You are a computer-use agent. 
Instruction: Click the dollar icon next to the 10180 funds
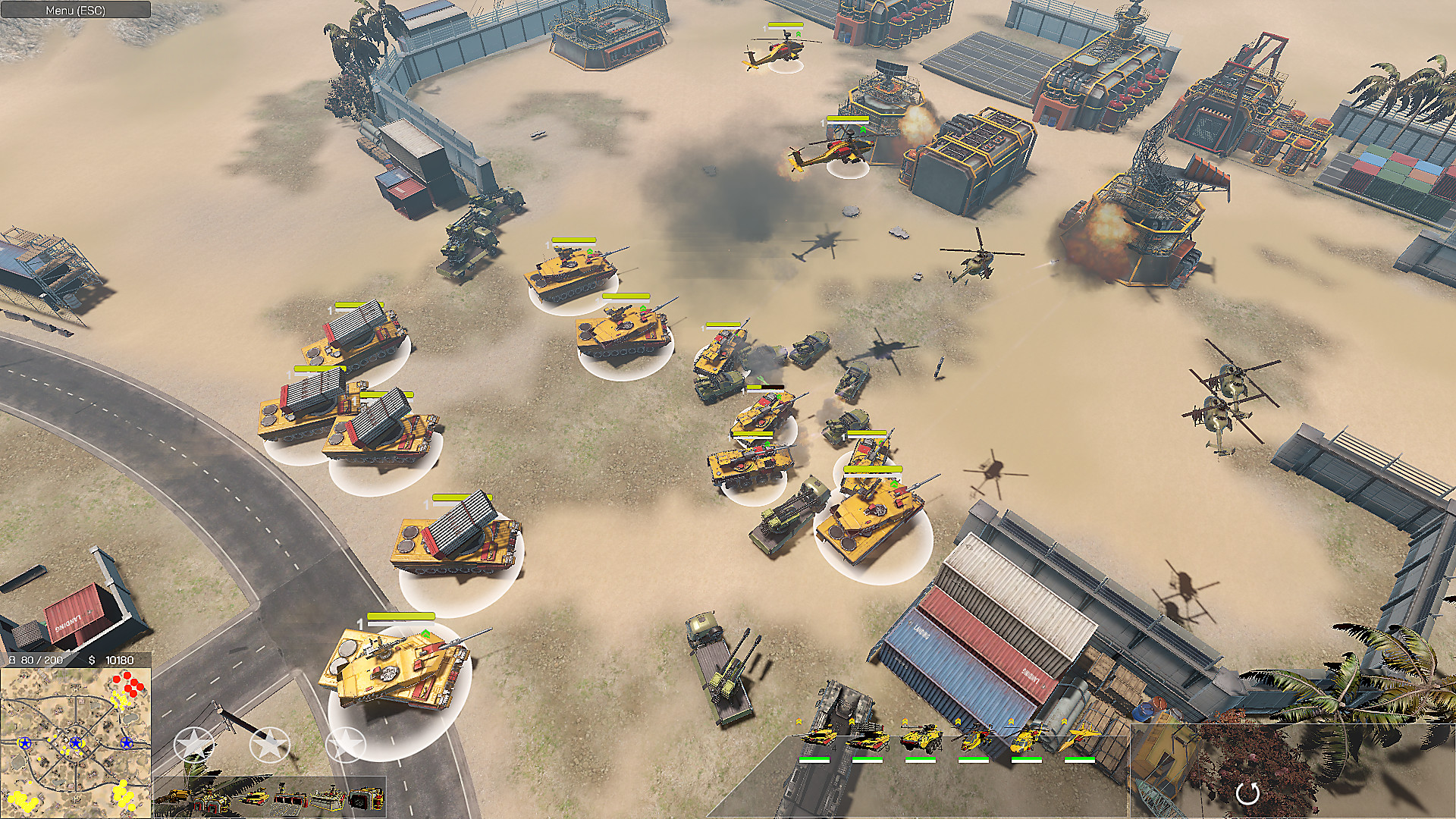[92, 659]
